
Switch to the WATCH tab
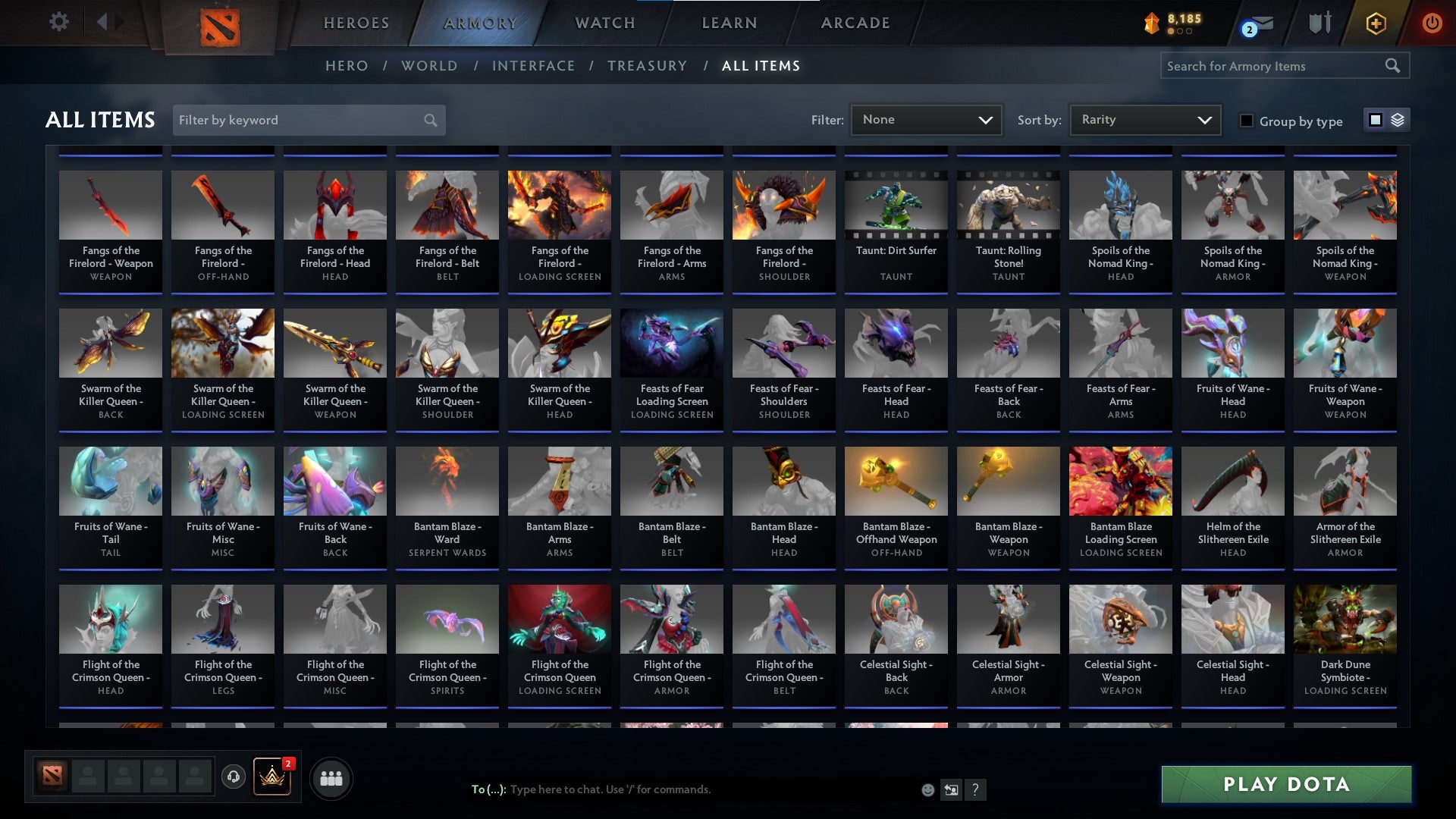[603, 23]
